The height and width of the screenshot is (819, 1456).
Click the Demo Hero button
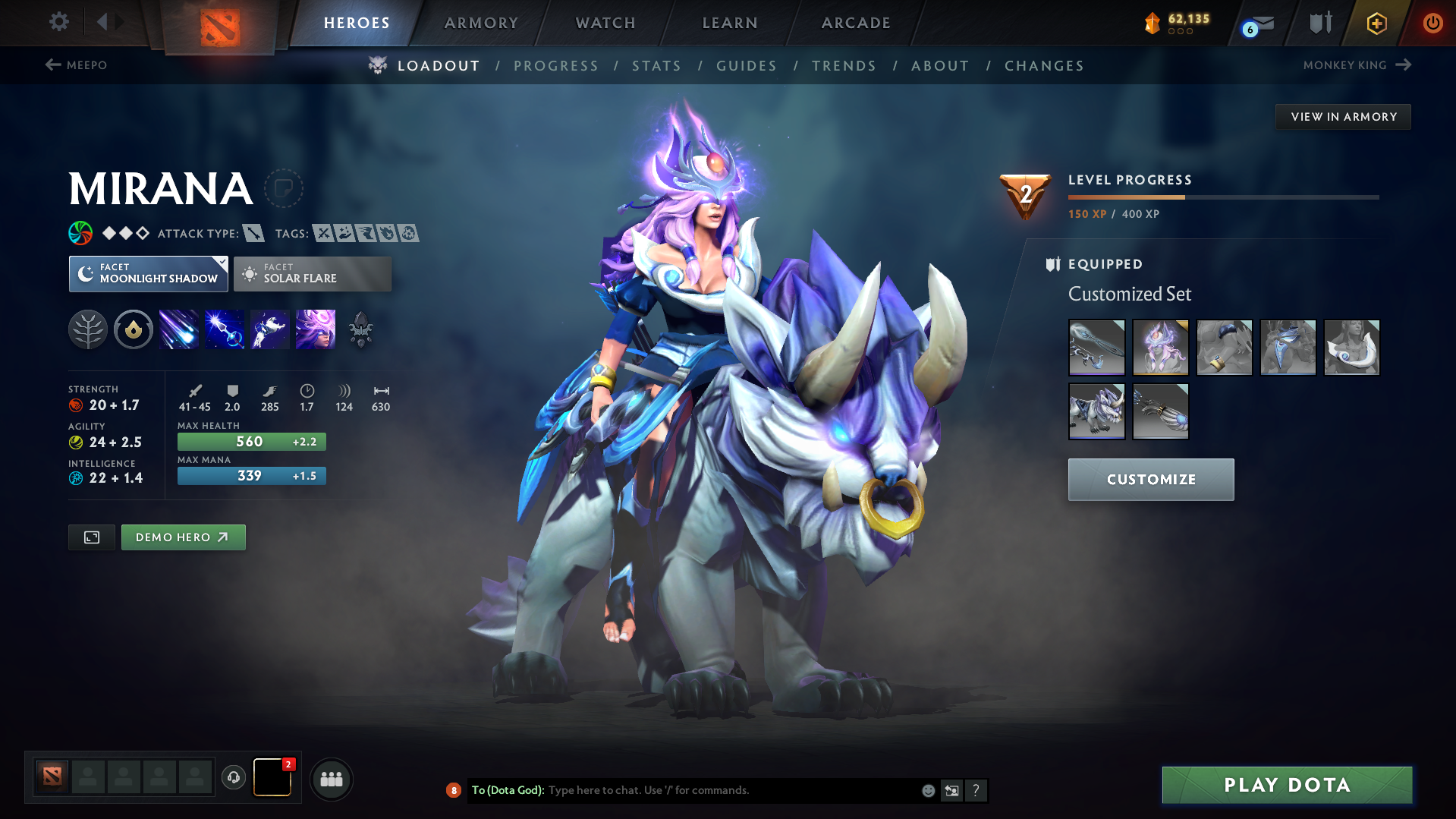click(x=183, y=537)
